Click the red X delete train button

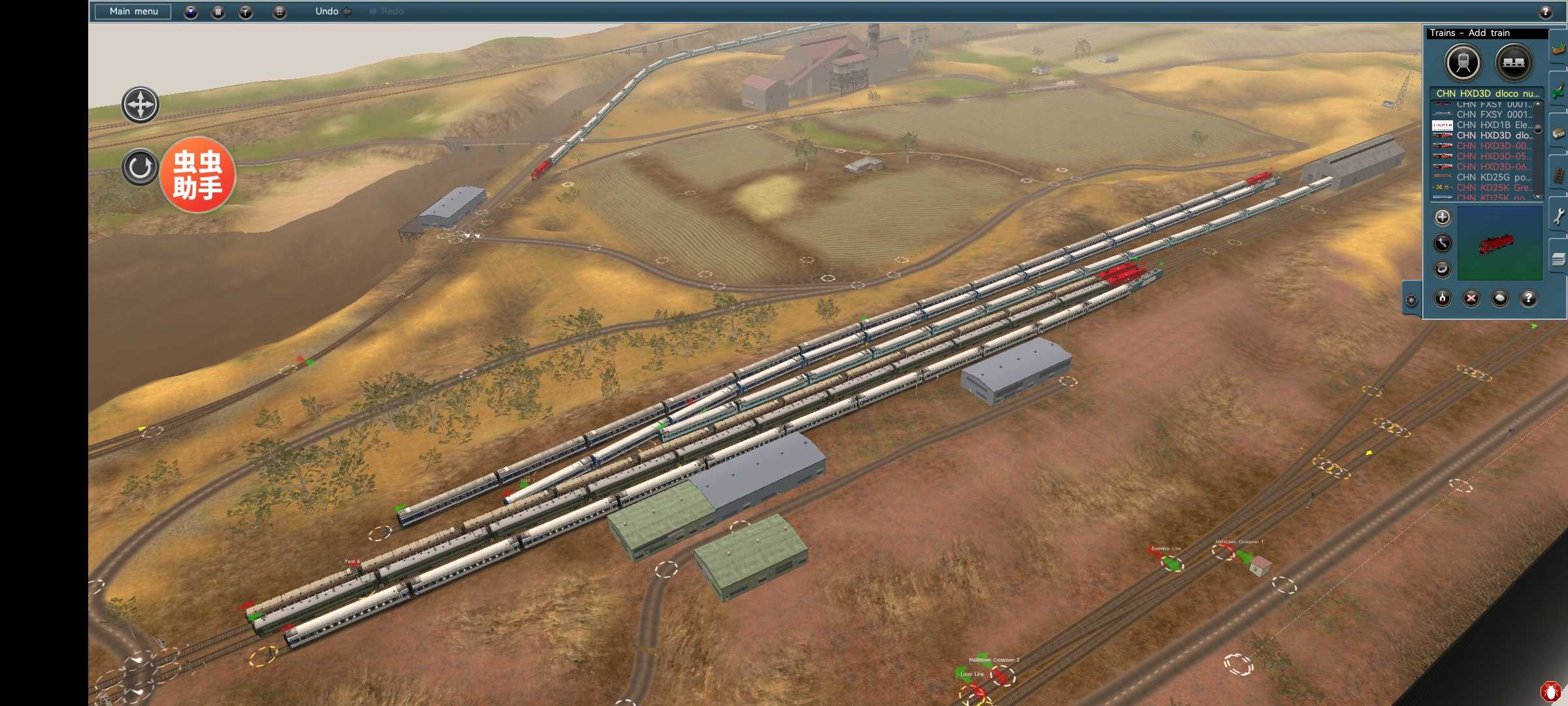[1471, 299]
